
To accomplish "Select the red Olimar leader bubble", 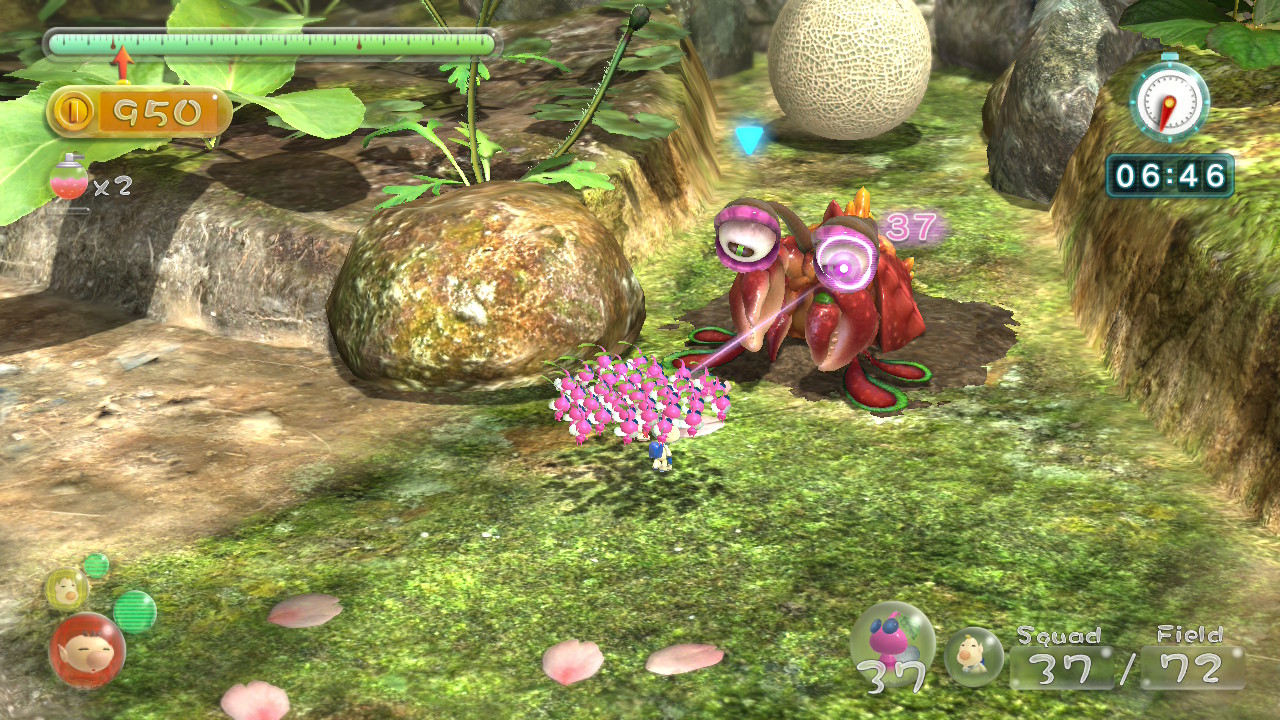I will coord(87,651).
